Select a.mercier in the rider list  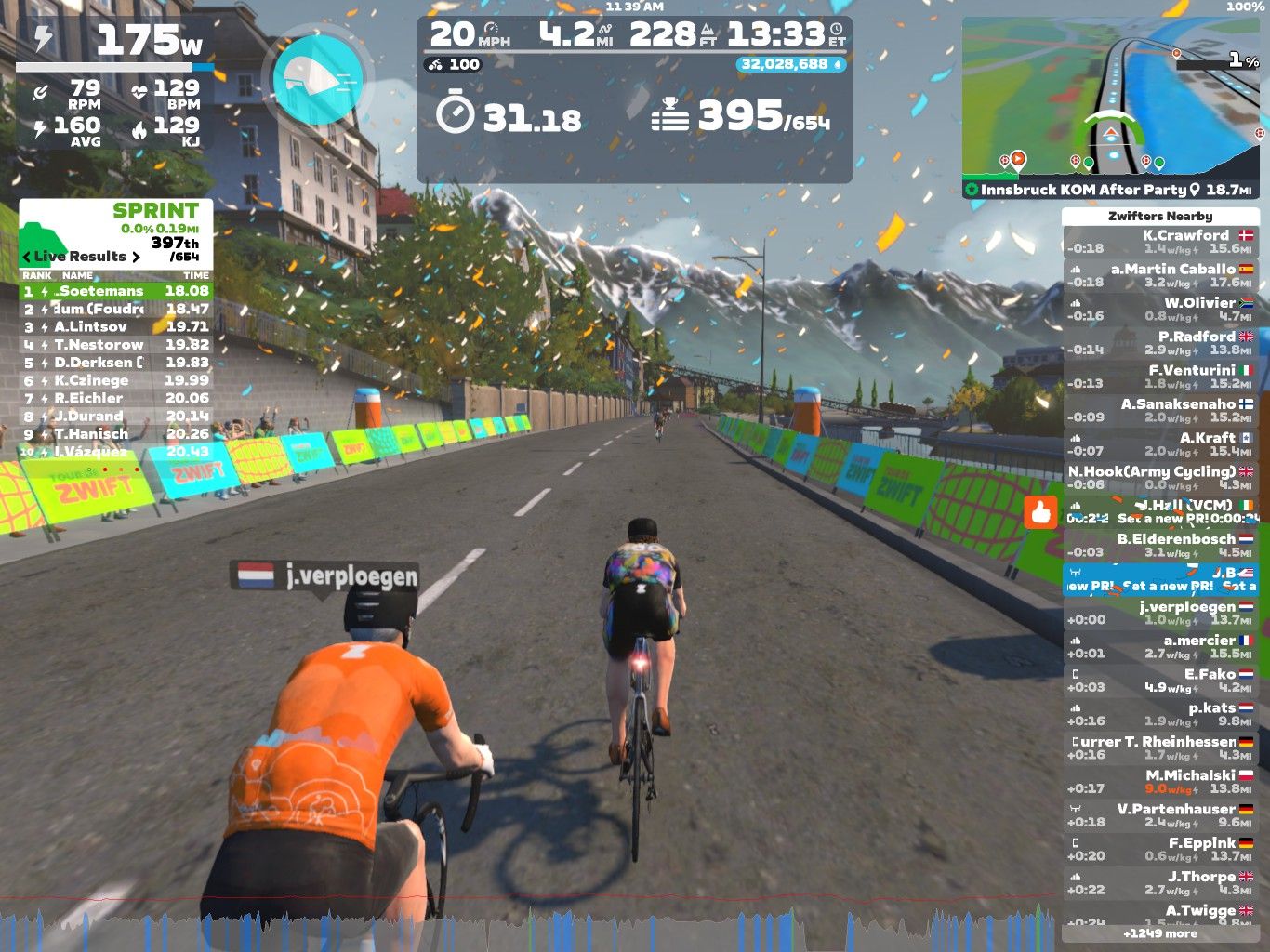(1159, 647)
